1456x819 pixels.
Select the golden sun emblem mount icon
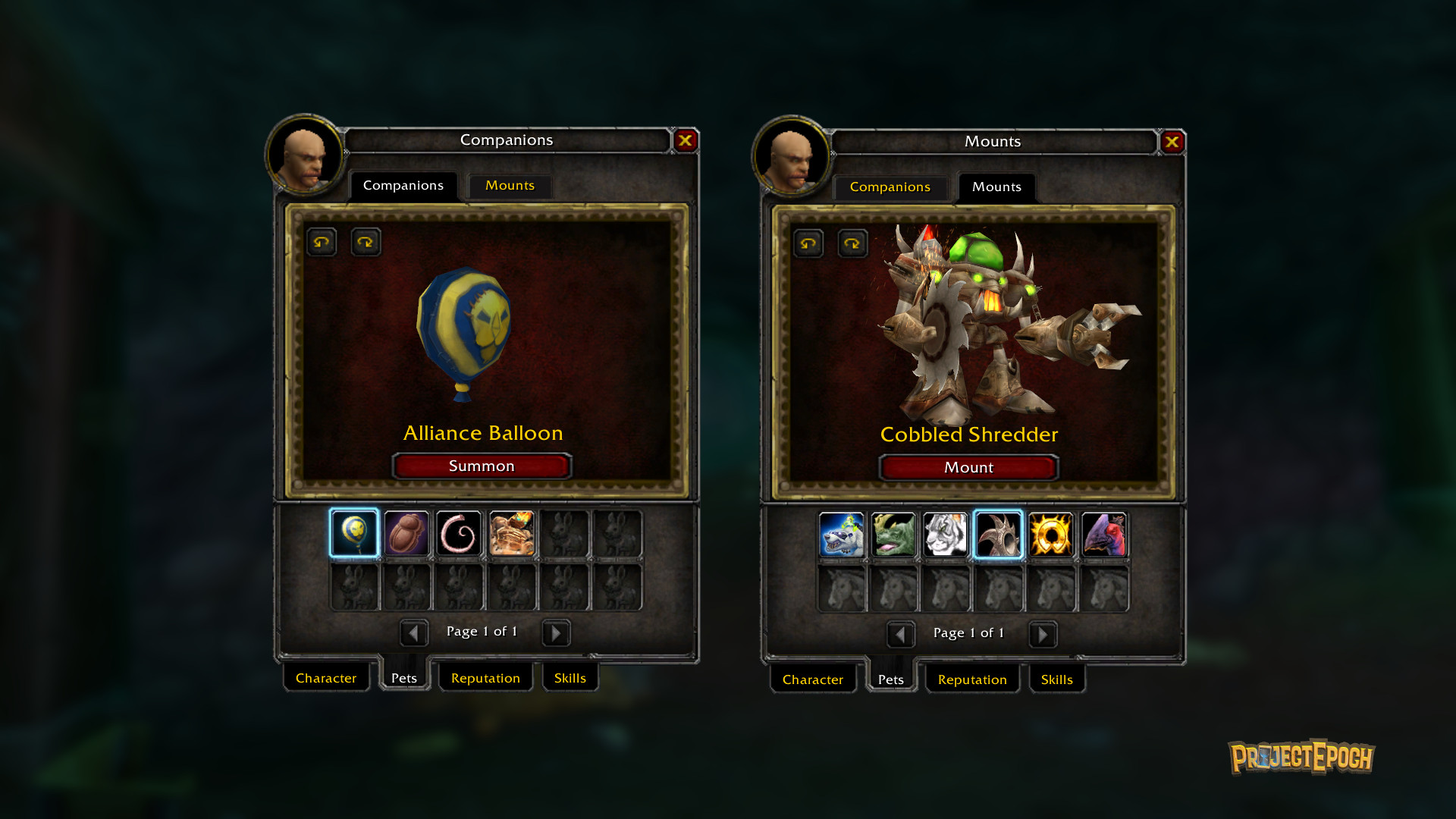[x=1051, y=535]
